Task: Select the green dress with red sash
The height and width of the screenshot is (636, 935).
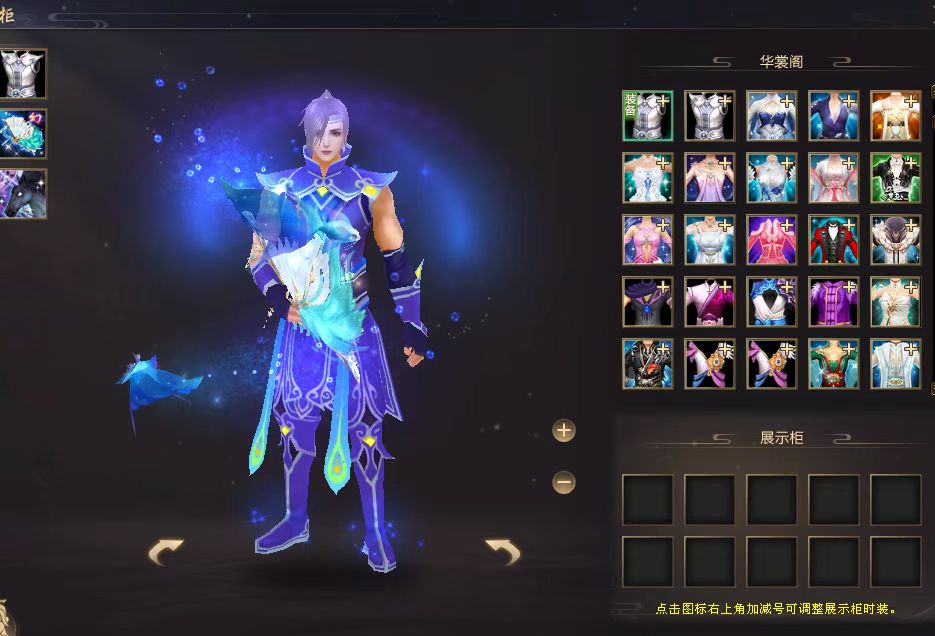Action: point(834,364)
